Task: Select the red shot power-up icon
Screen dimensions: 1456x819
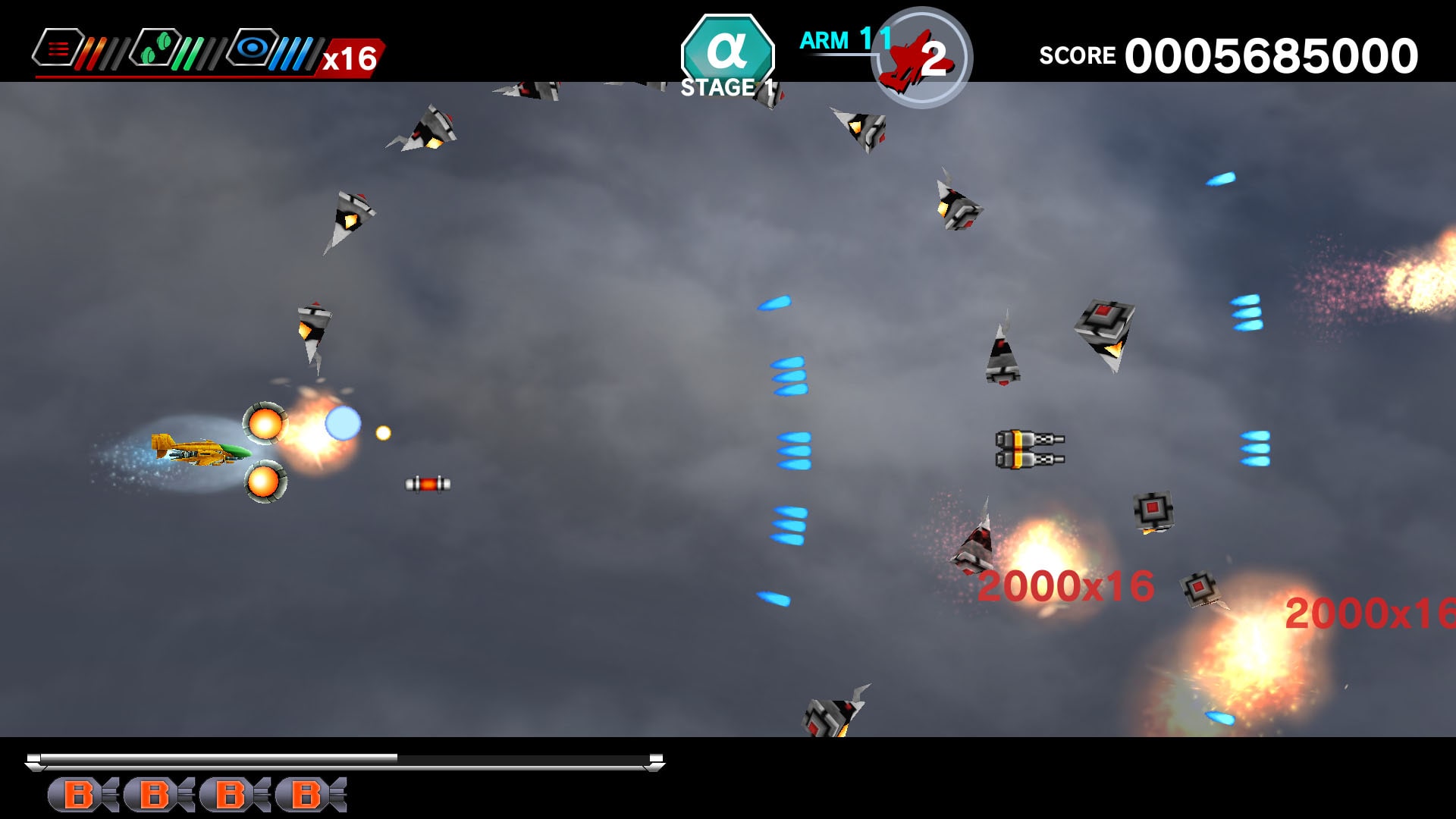Action: pos(59,47)
